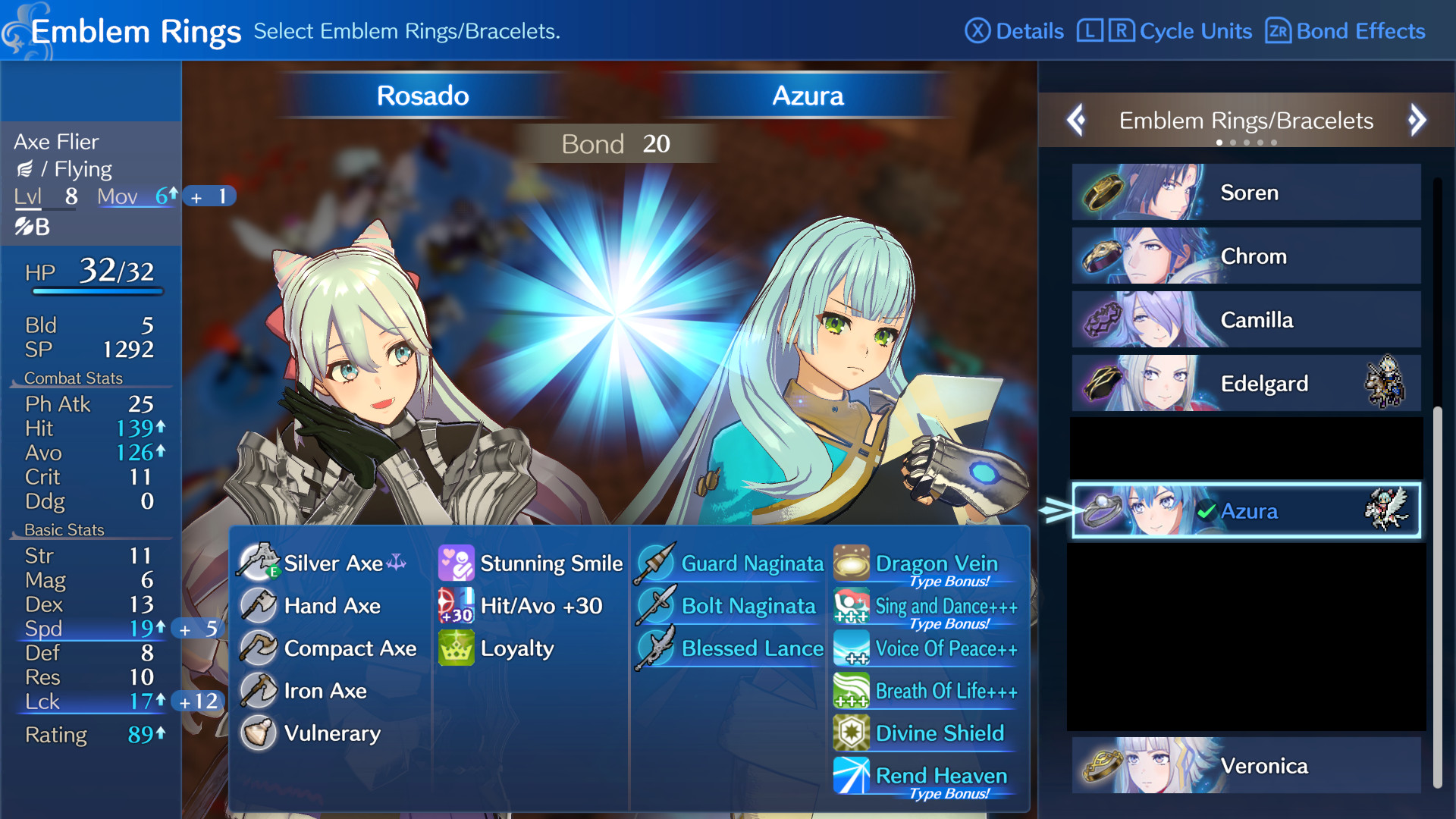1456x819 pixels.
Task: Enable the Breath Of Life+++ skill
Action: (852, 691)
